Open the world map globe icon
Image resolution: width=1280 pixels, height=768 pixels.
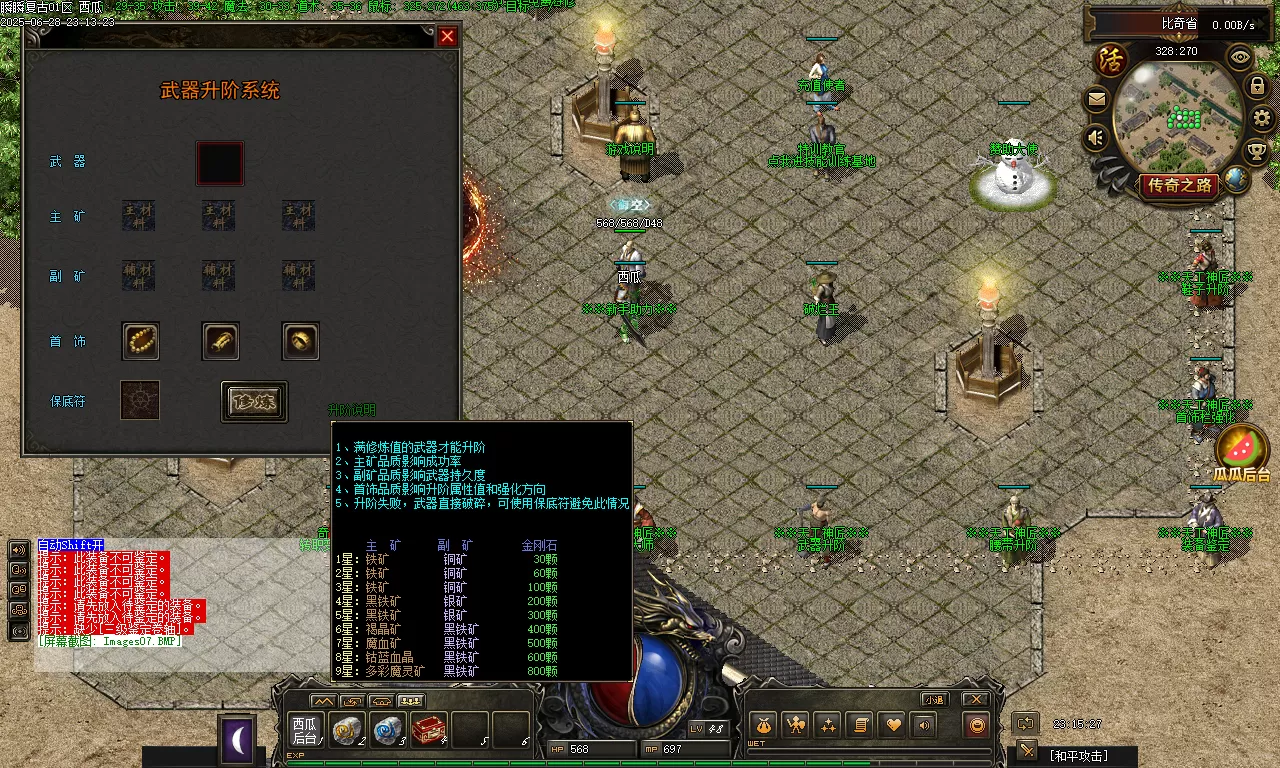[1237, 180]
